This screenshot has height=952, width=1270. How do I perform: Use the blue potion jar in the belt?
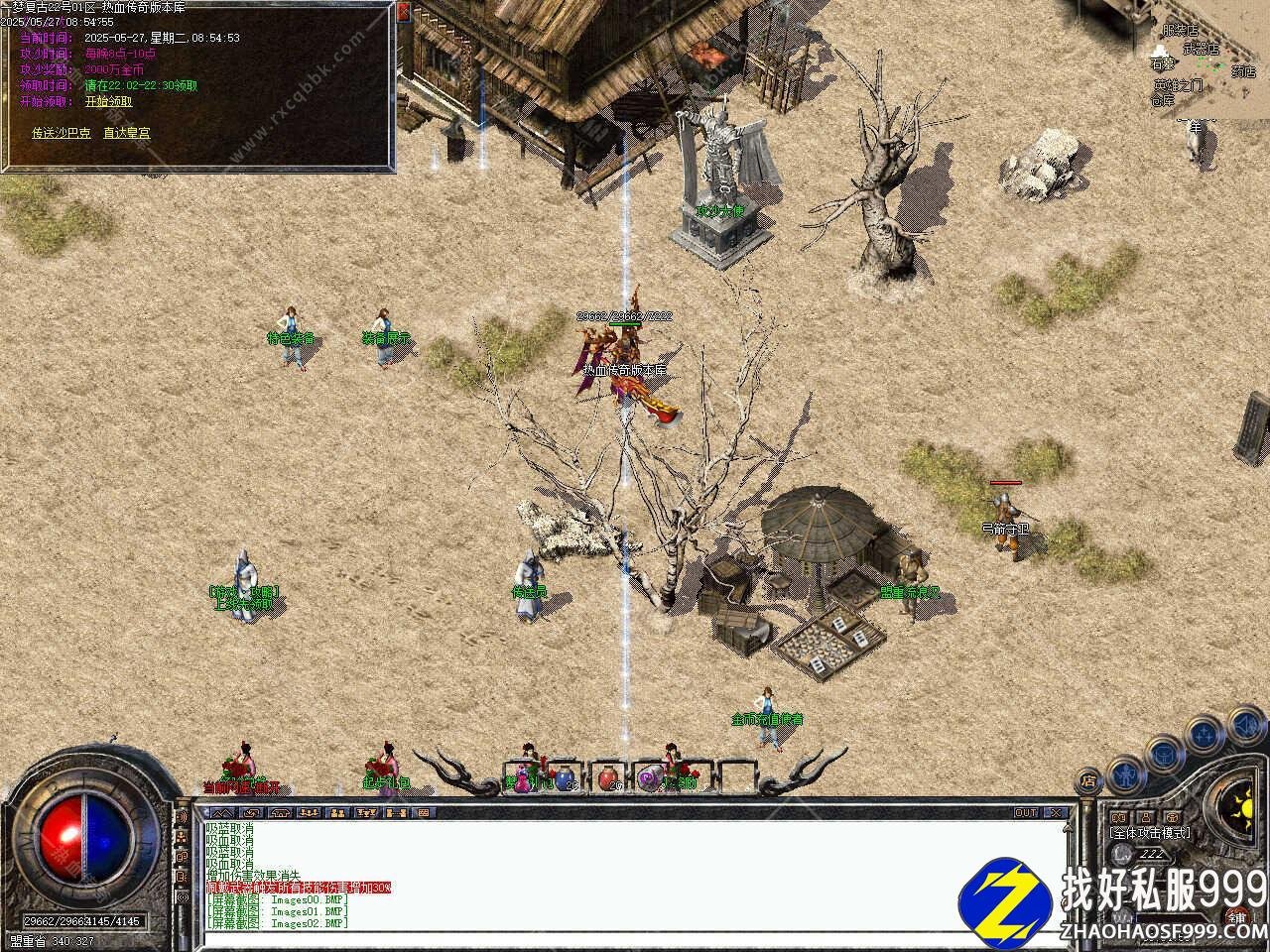565,778
